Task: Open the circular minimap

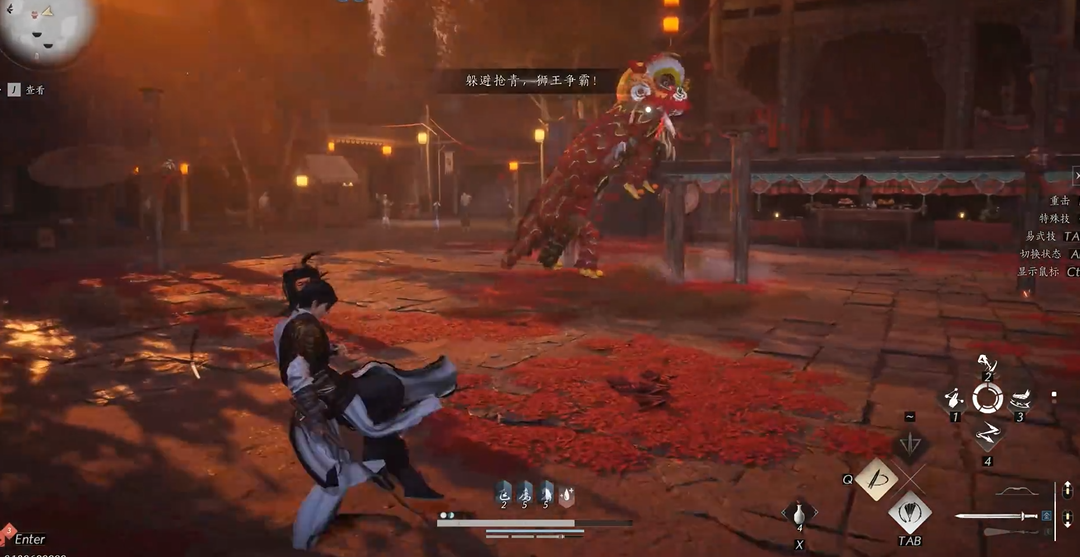Action: pos(46,28)
